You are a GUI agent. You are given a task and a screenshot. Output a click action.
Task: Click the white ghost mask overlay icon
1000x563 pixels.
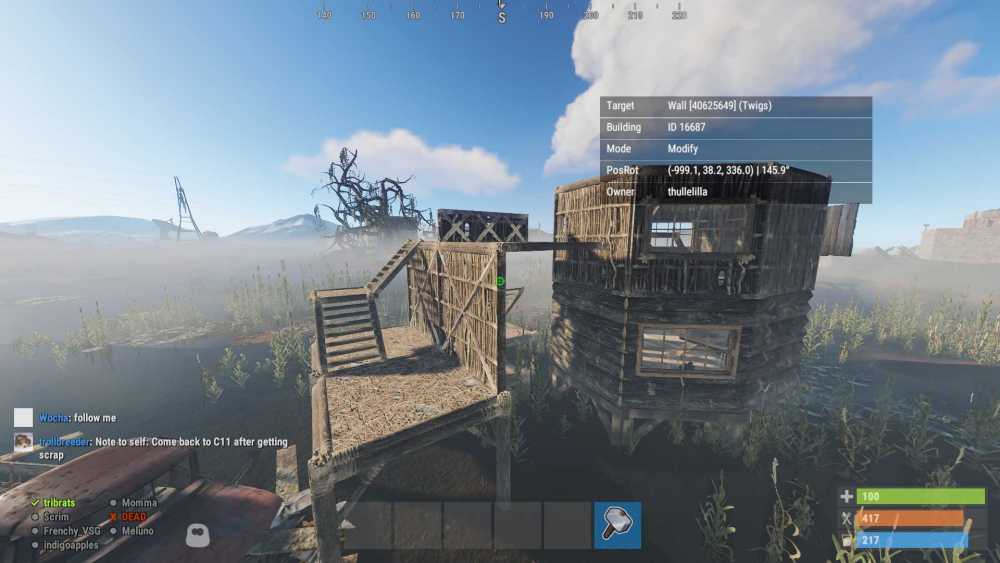(x=197, y=535)
